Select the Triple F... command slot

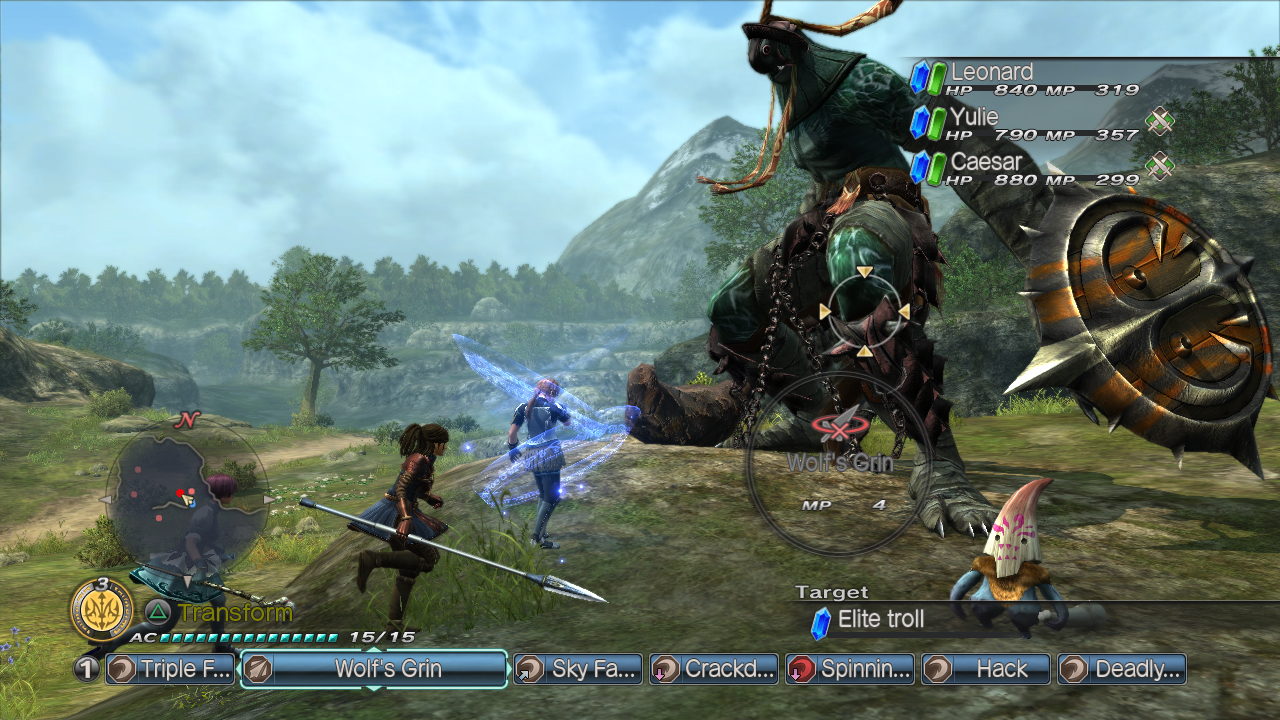coord(170,669)
